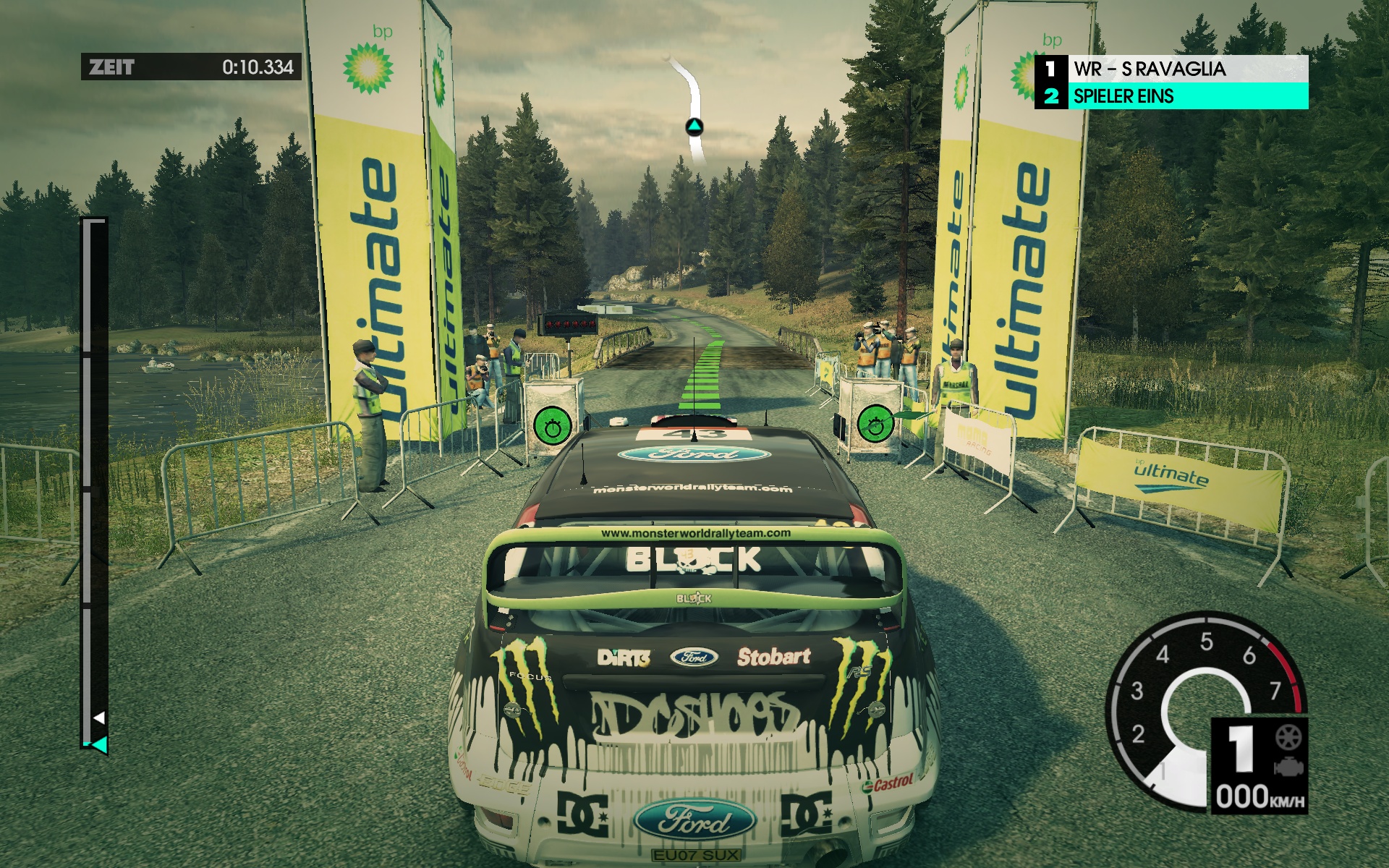Click the white rival marker on the stage progress bar
The width and height of the screenshot is (1389, 868).
[x=100, y=718]
